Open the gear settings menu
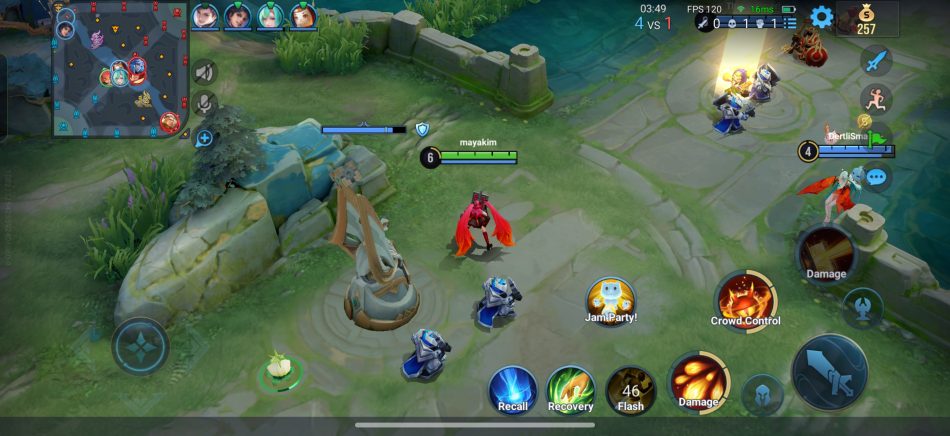Viewport: 950px width, 436px height. [x=821, y=16]
